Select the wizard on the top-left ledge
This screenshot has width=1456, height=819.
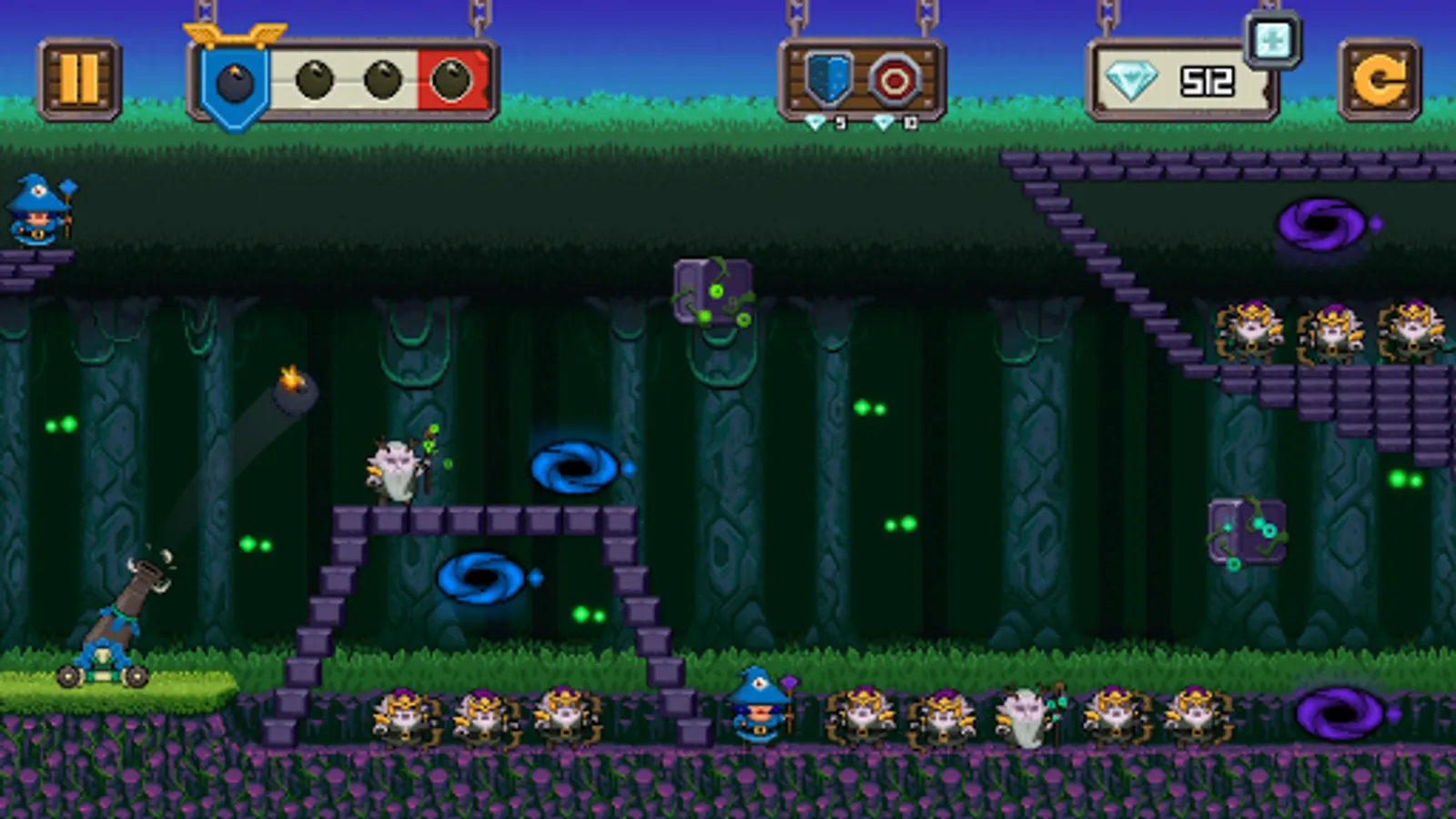(x=36, y=211)
